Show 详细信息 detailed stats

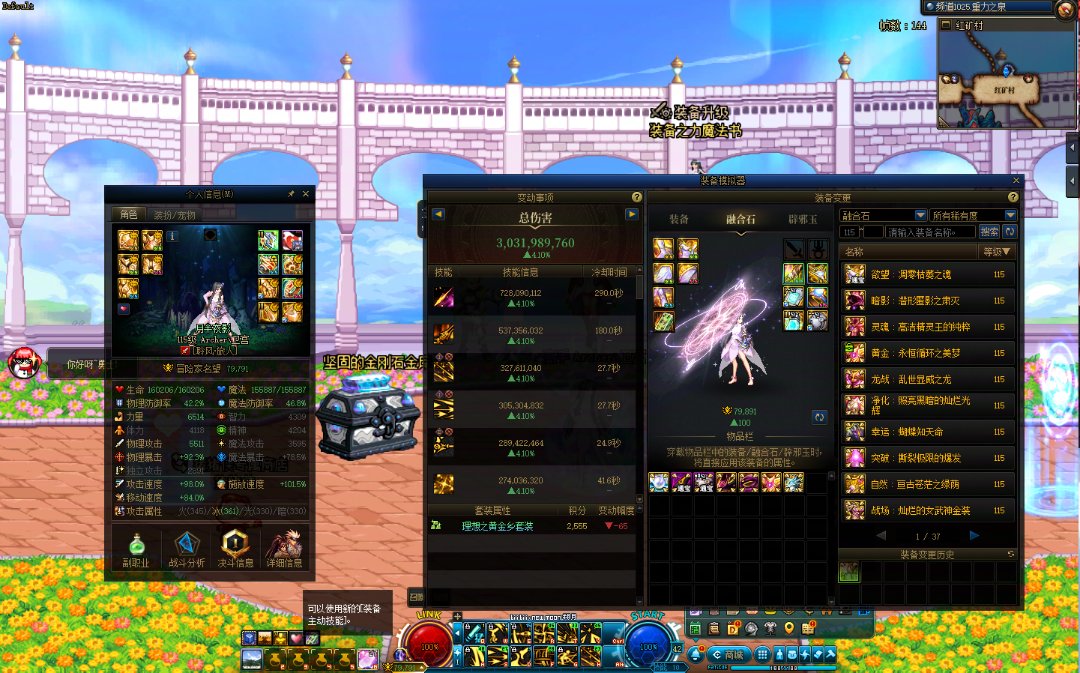tap(283, 548)
